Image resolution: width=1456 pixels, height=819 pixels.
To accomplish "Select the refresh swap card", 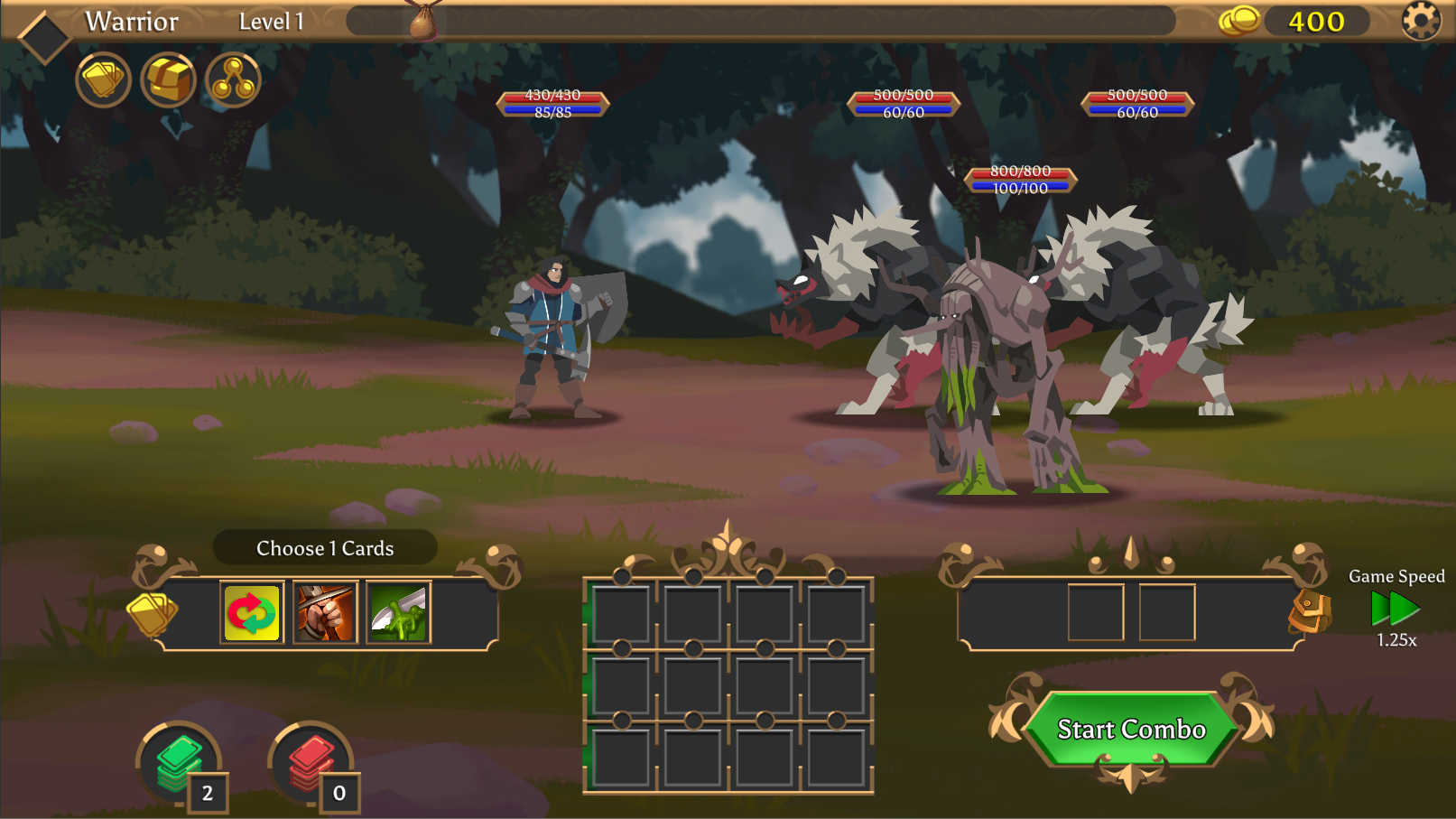I will pyautogui.click(x=250, y=612).
